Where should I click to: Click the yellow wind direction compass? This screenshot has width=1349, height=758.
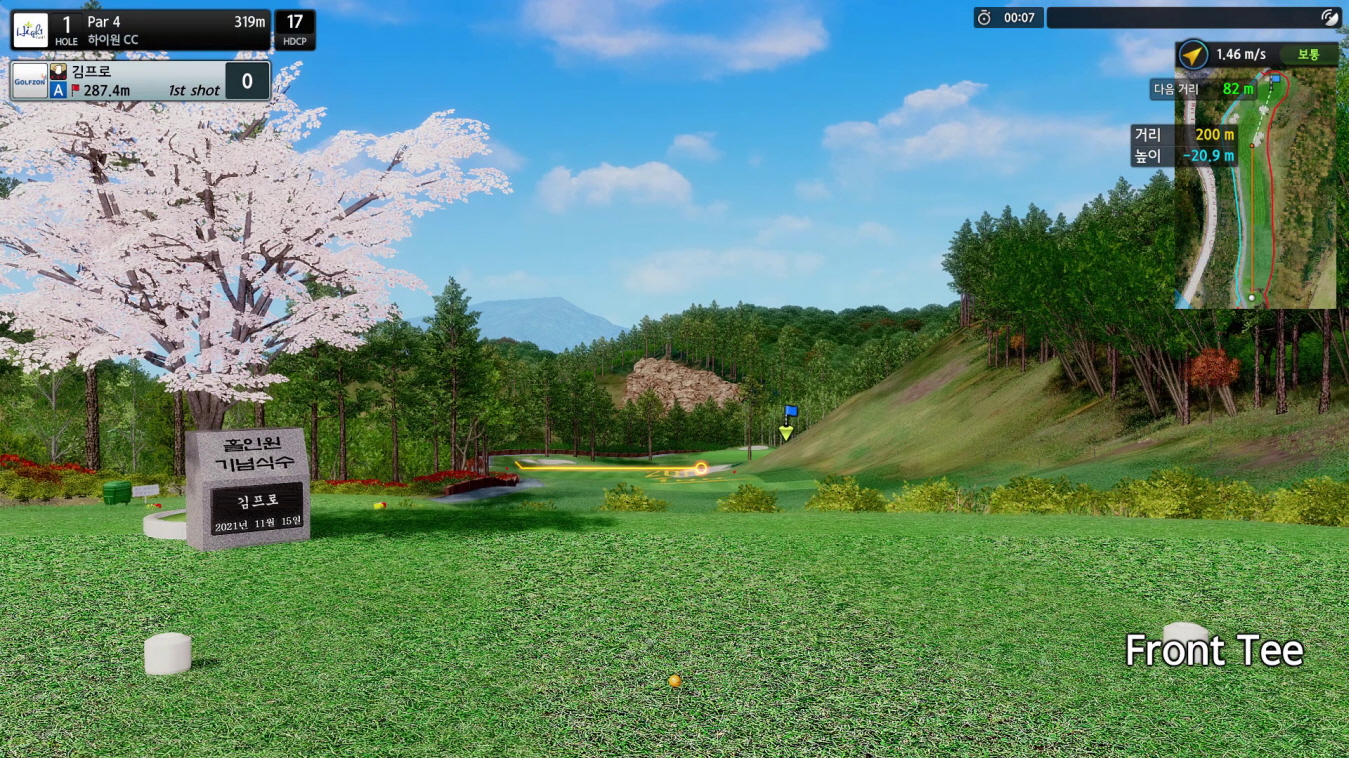1193,55
